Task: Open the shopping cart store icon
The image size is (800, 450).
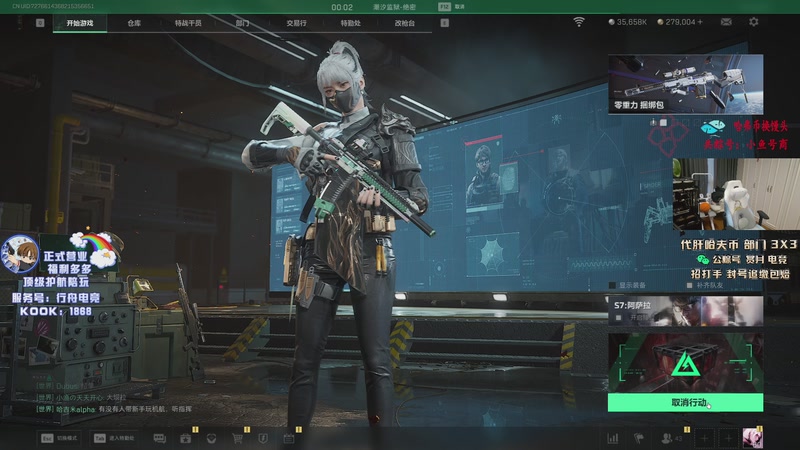Action: (x=238, y=438)
